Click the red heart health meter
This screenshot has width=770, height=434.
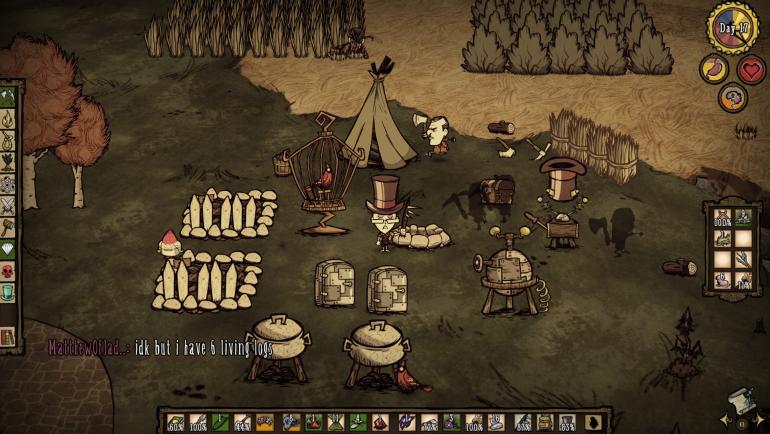tap(751, 69)
